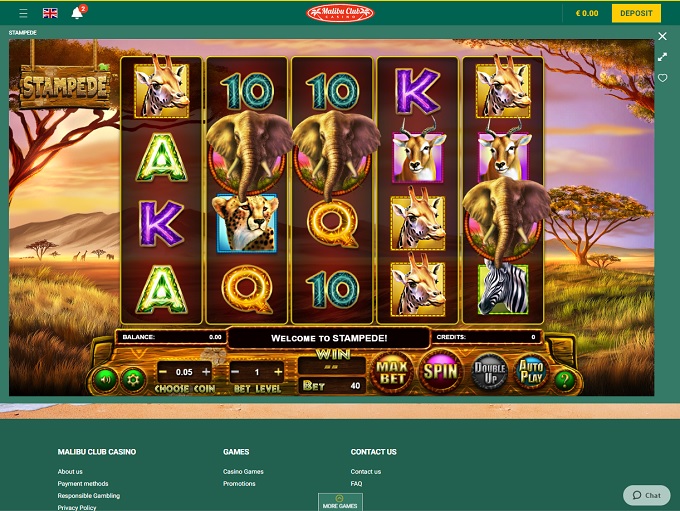Open the Chat widget
Screen dimensions: 680x511
(x=647, y=495)
